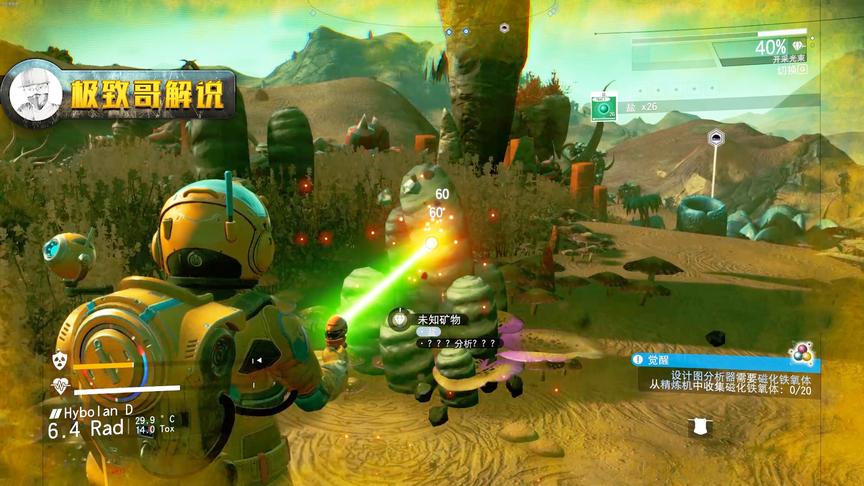Click the hexagonal waypoint marker
Viewport: 864px width, 486px height.
(x=715, y=138)
